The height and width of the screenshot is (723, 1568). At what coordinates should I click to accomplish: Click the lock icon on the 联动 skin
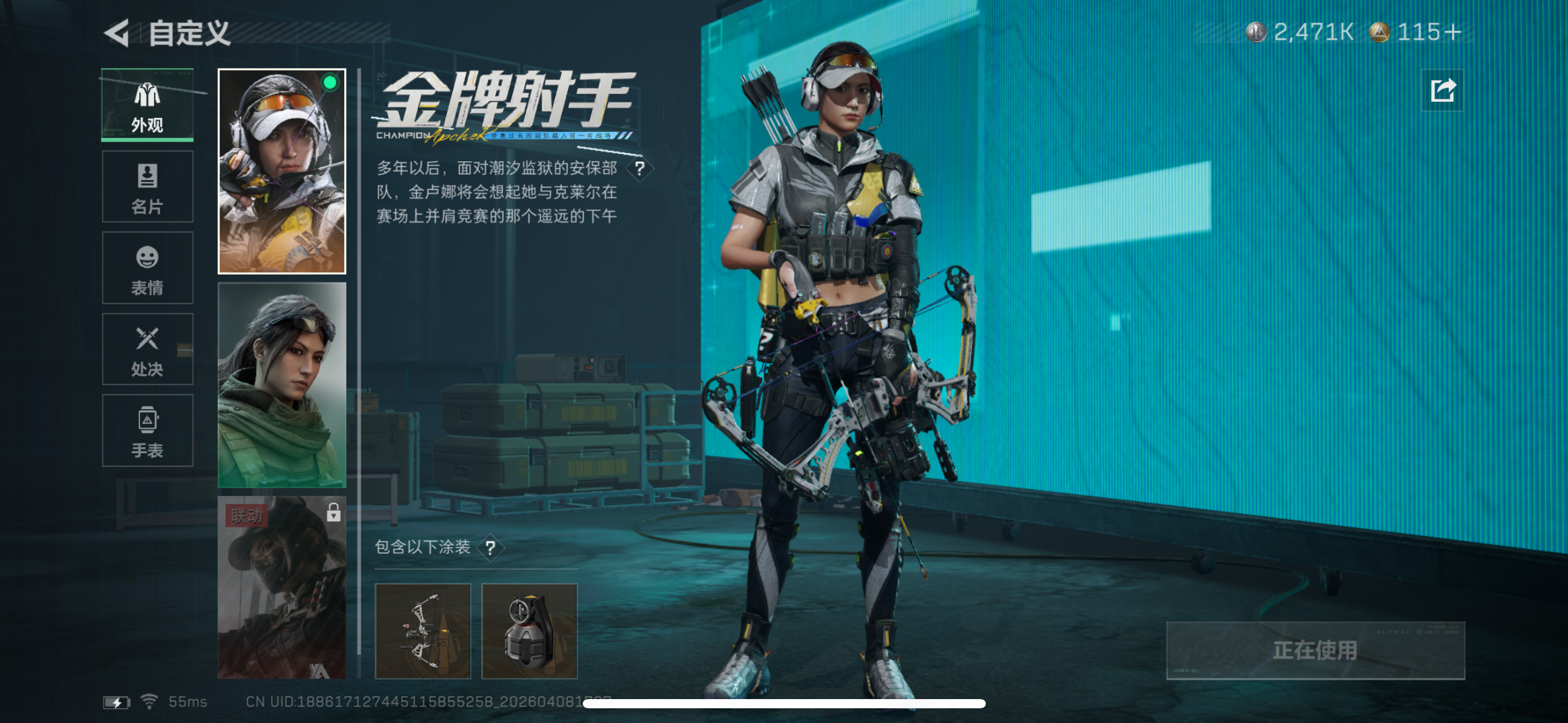[332, 511]
